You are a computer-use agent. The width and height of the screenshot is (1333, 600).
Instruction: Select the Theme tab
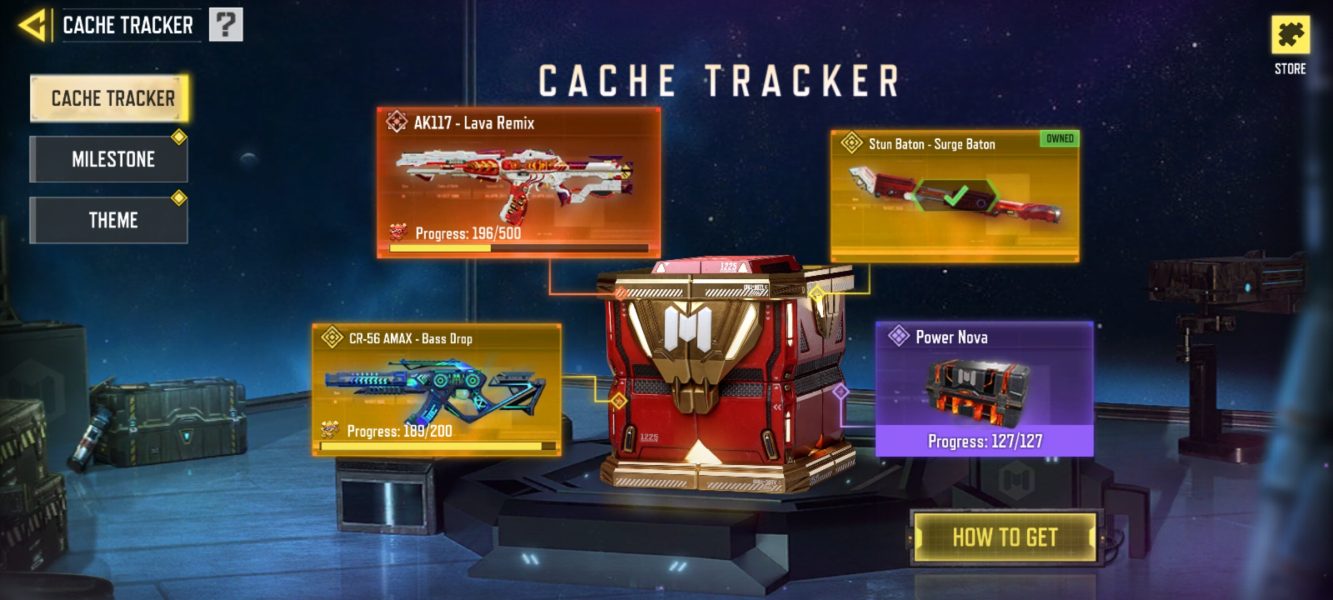click(109, 220)
